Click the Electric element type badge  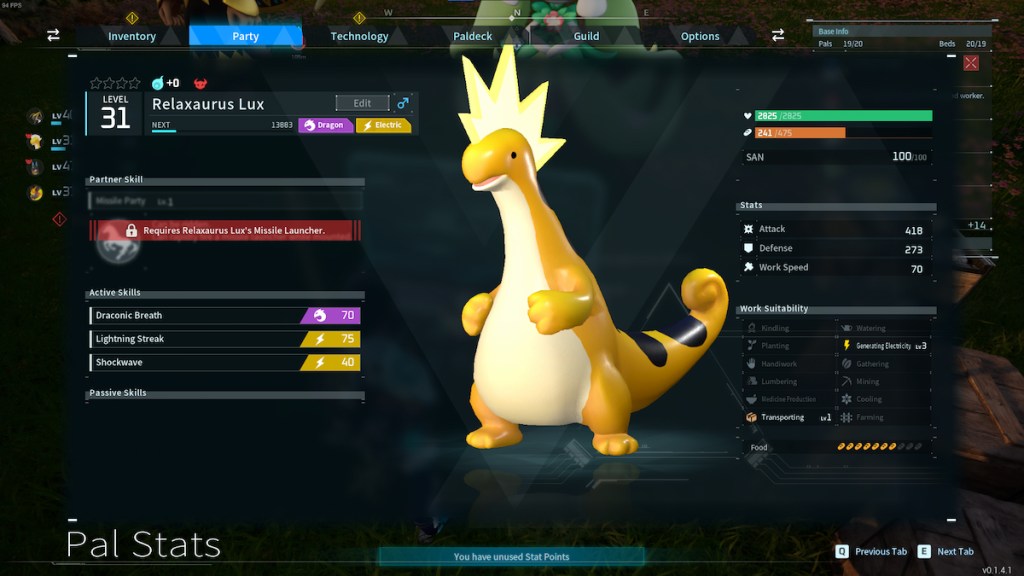coord(383,125)
